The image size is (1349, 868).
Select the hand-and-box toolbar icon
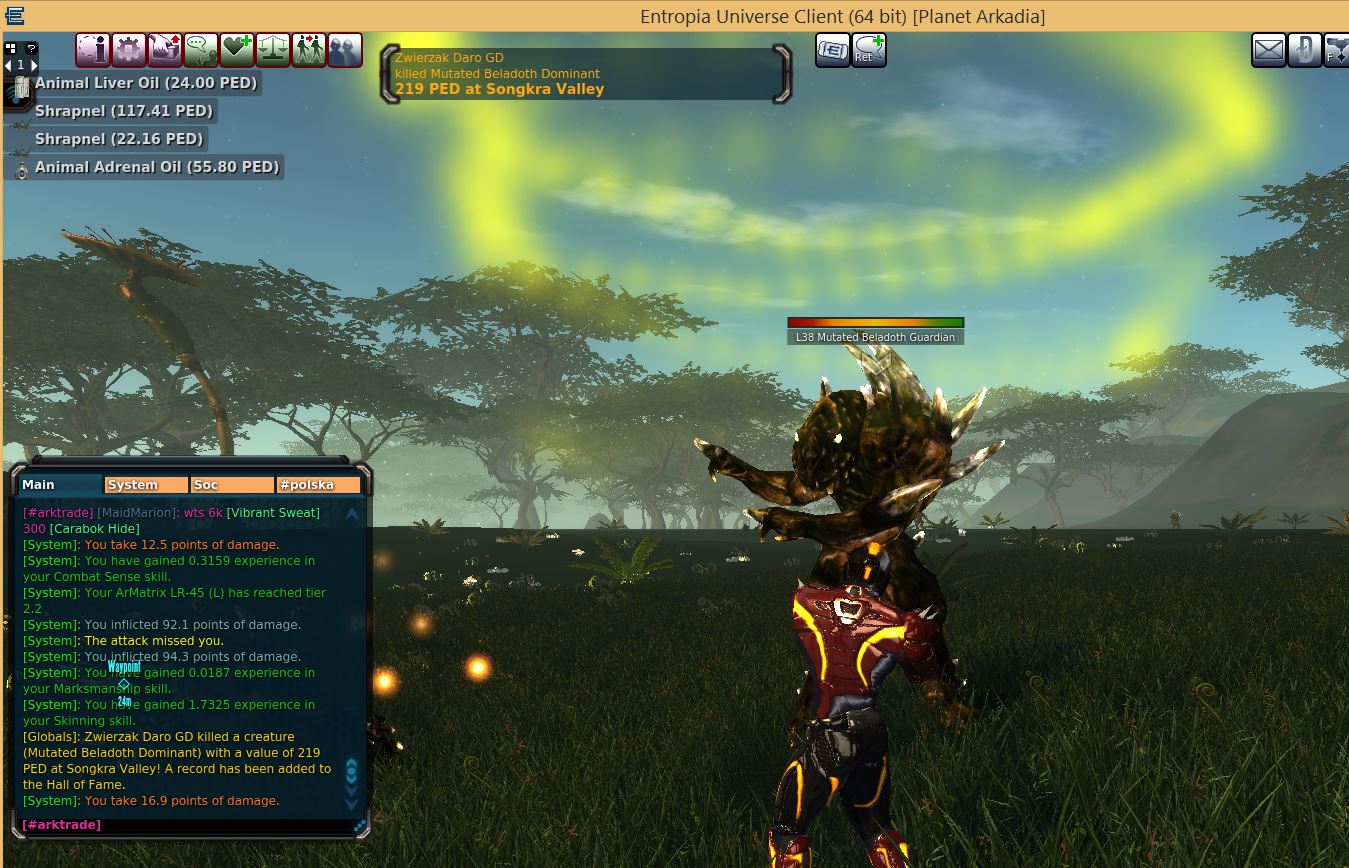(x=165, y=49)
